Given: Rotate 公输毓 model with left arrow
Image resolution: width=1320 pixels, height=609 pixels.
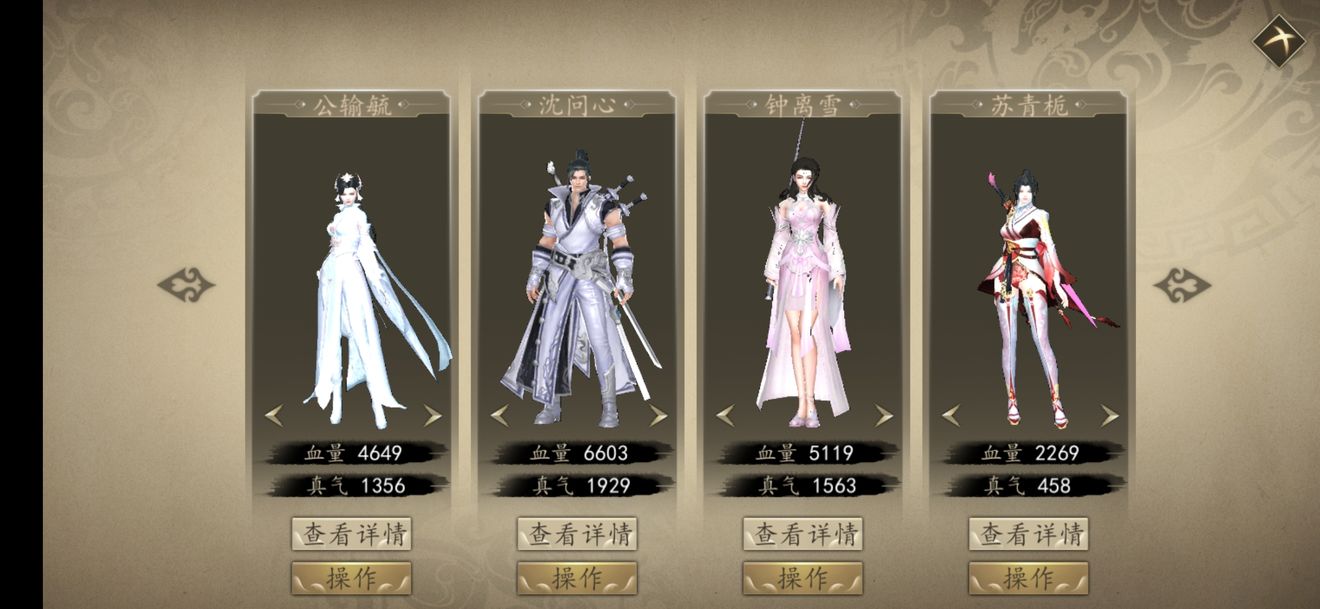Looking at the screenshot, I should 273,415.
